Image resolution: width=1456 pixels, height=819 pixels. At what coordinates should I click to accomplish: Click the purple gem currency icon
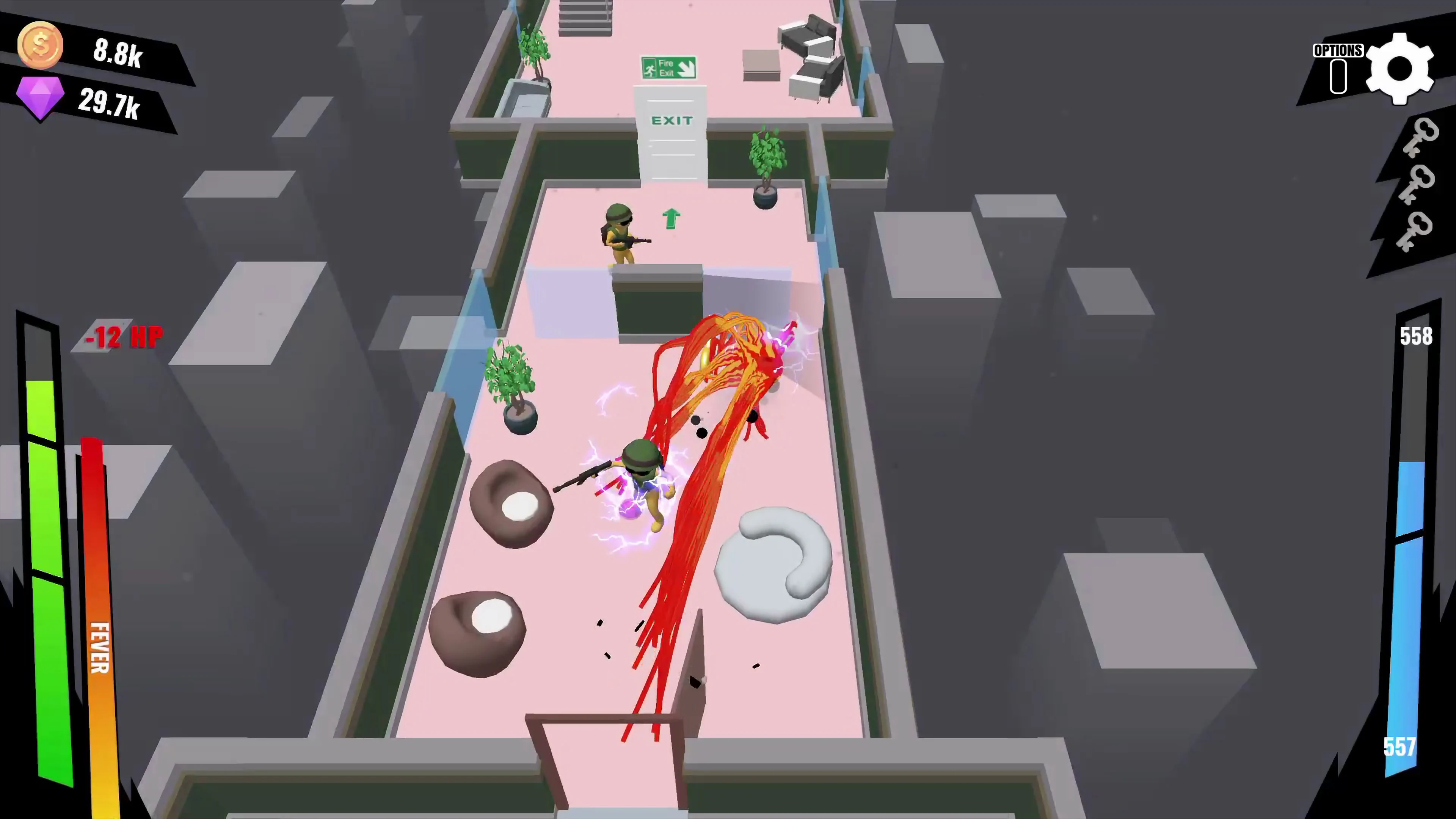[40, 96]
